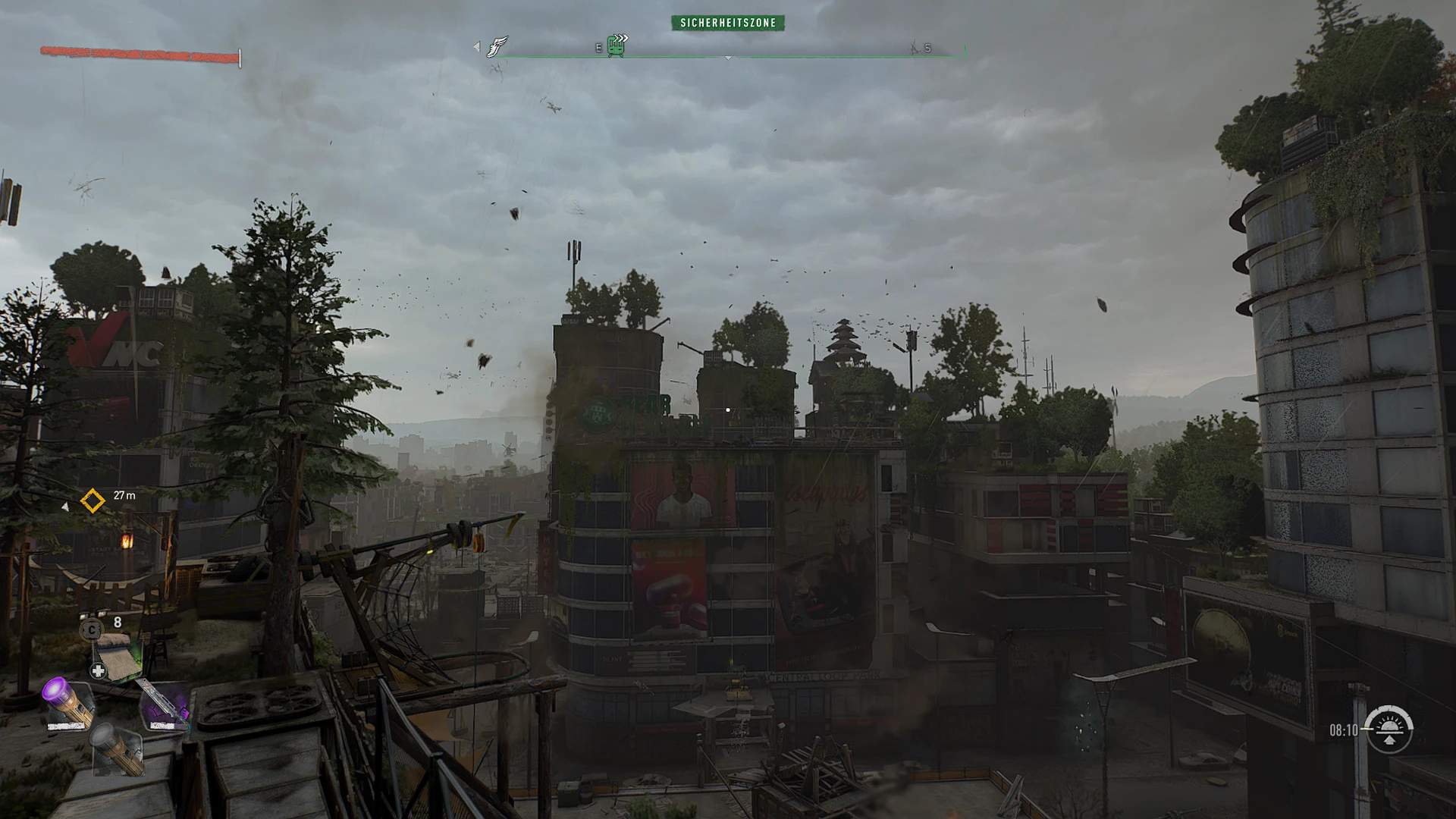This screenshot has width=1456, height=819.
Task: Expand the left compass edge arrow
Action: (476, 47)
